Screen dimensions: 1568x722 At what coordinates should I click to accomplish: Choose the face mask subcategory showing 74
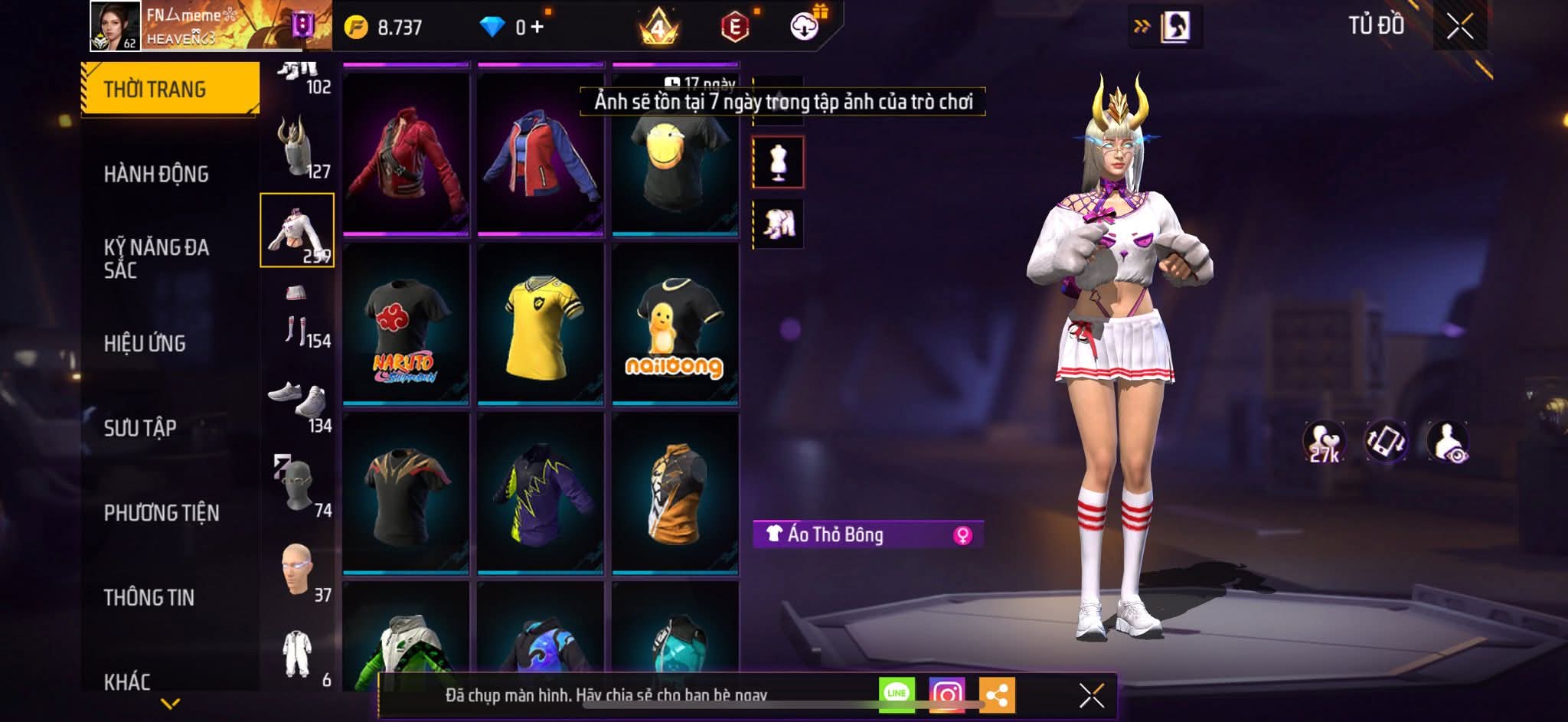[x=298, y=485]
